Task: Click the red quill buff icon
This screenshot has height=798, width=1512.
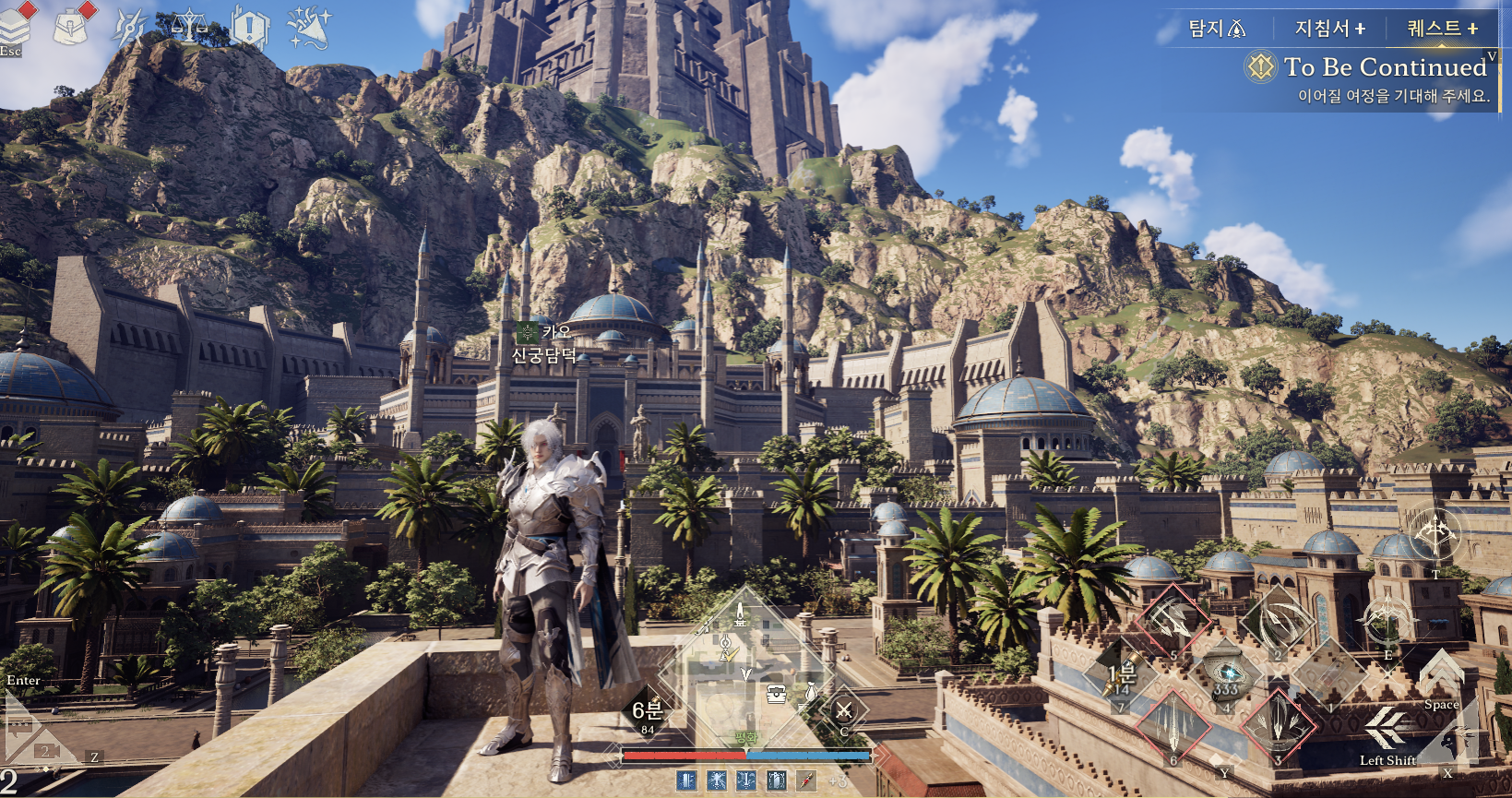Action: (806, 780)
